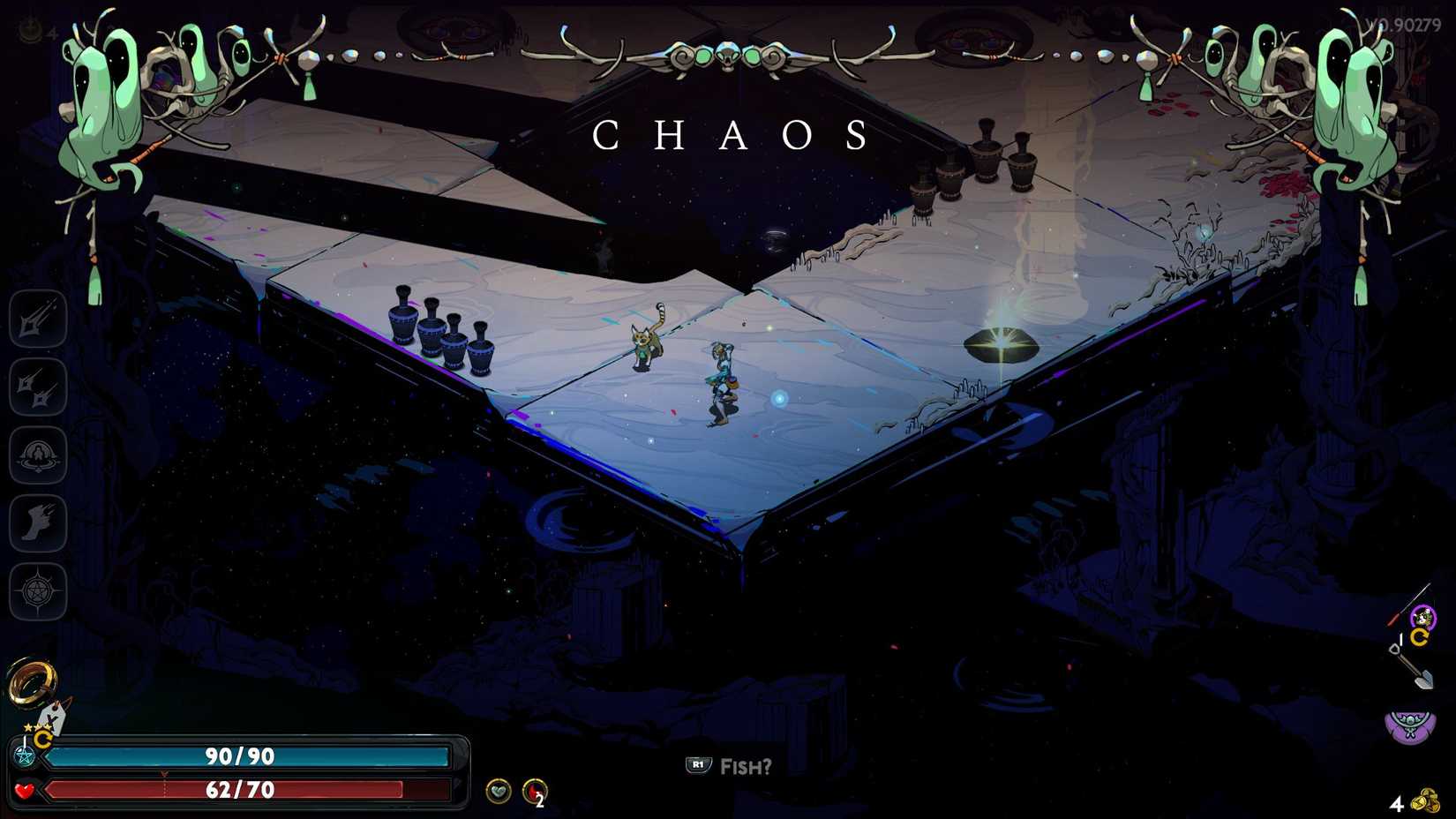Click the flame charge icon showing 2
Image resolution: width=1456 pixels, height=819 pixels.
533,793
